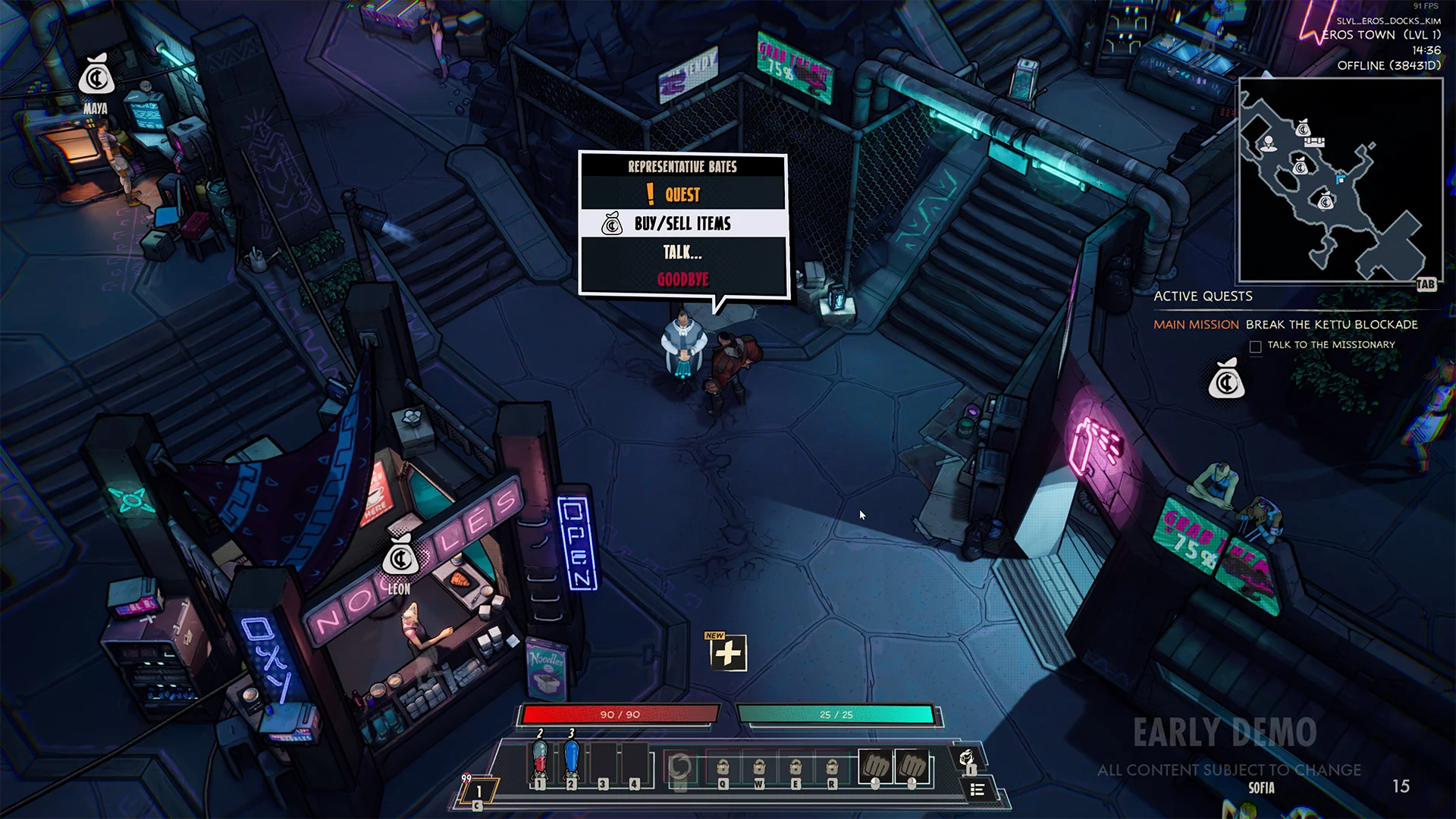Viewport: 1456px width, 819px height.
Task: Click the treasure chest marker on minimap
Action: click(1315, 142)
